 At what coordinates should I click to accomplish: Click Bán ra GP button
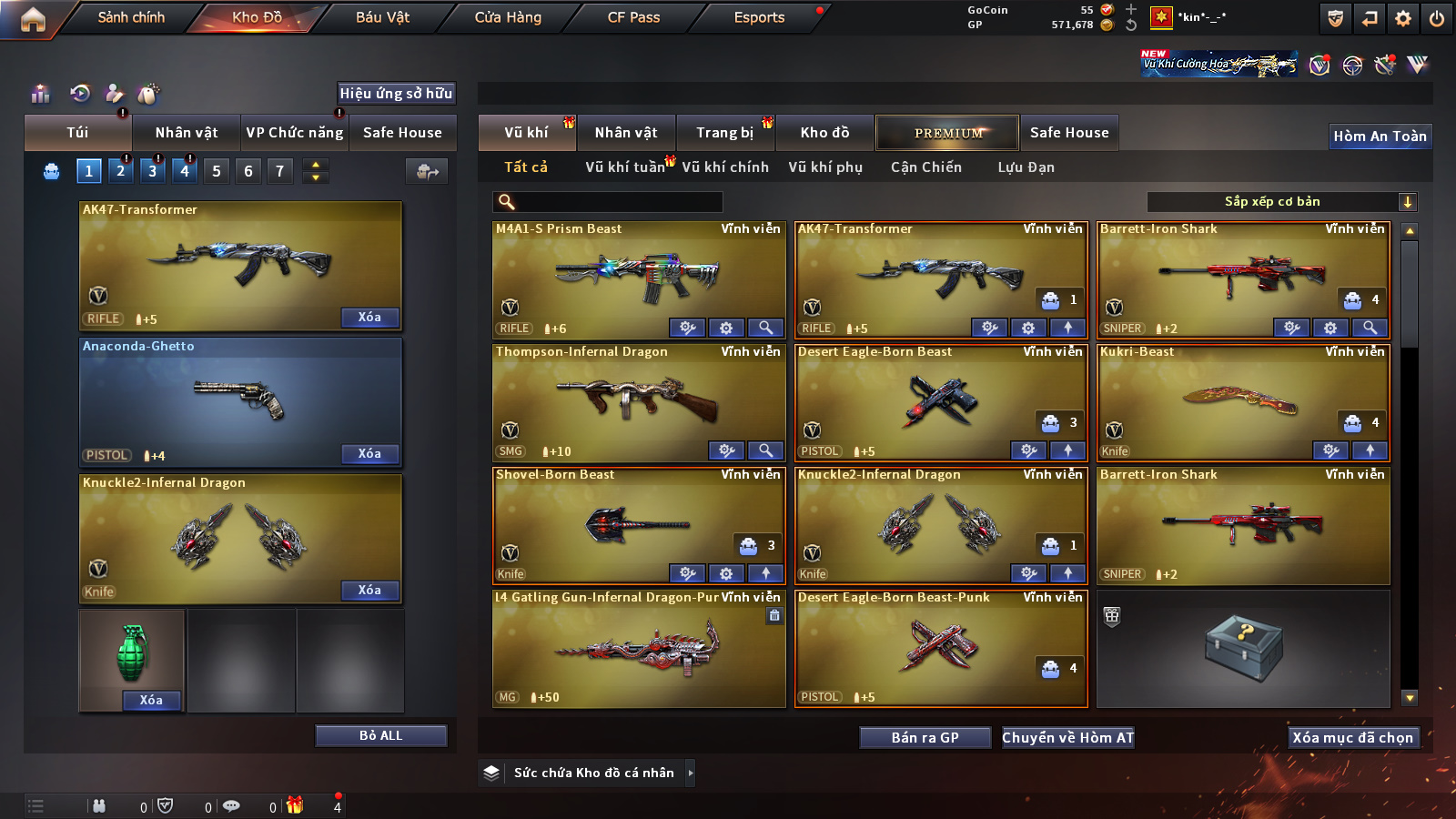925,738
